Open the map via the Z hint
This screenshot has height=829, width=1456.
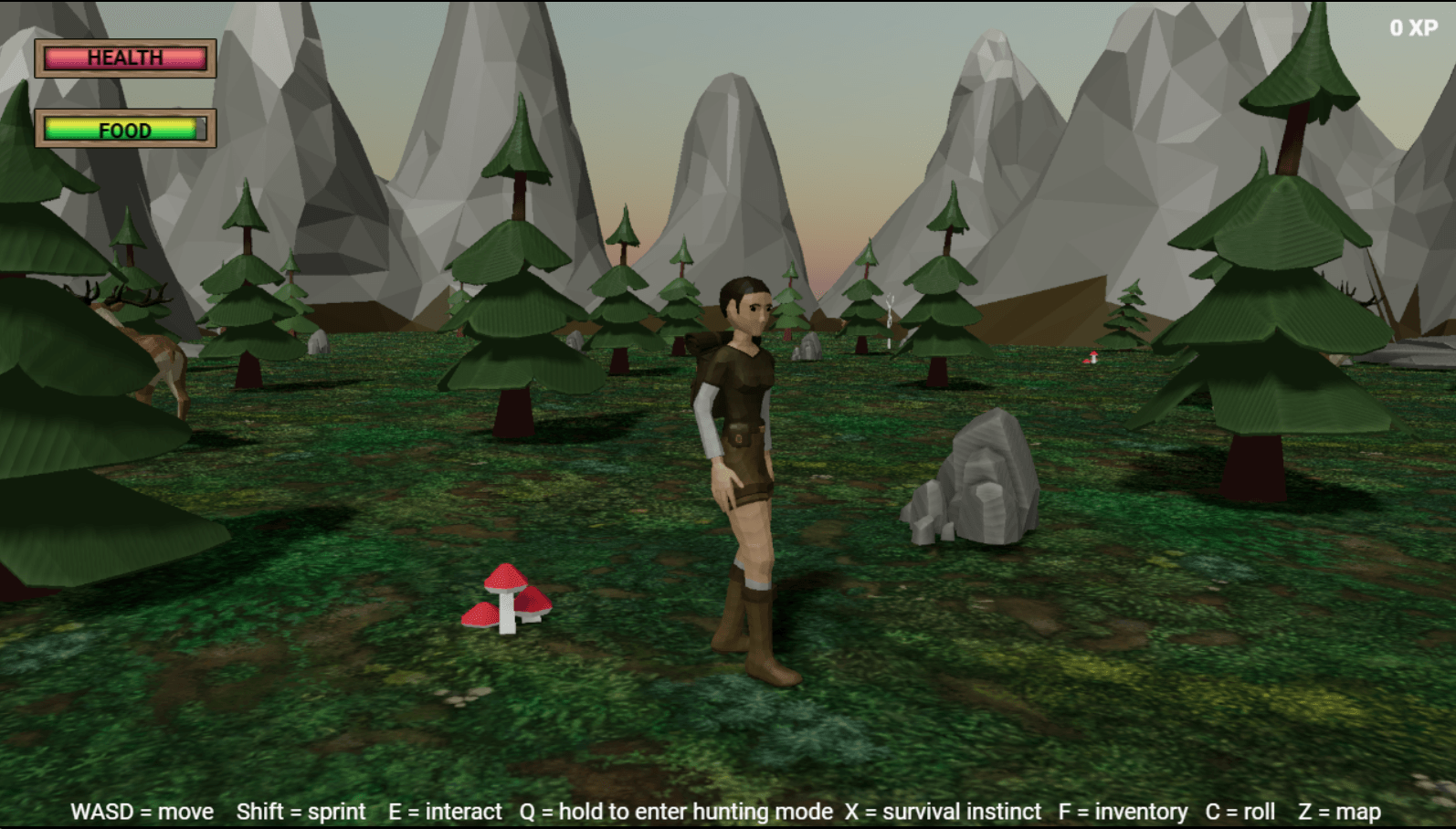(x=1339, y=811)
